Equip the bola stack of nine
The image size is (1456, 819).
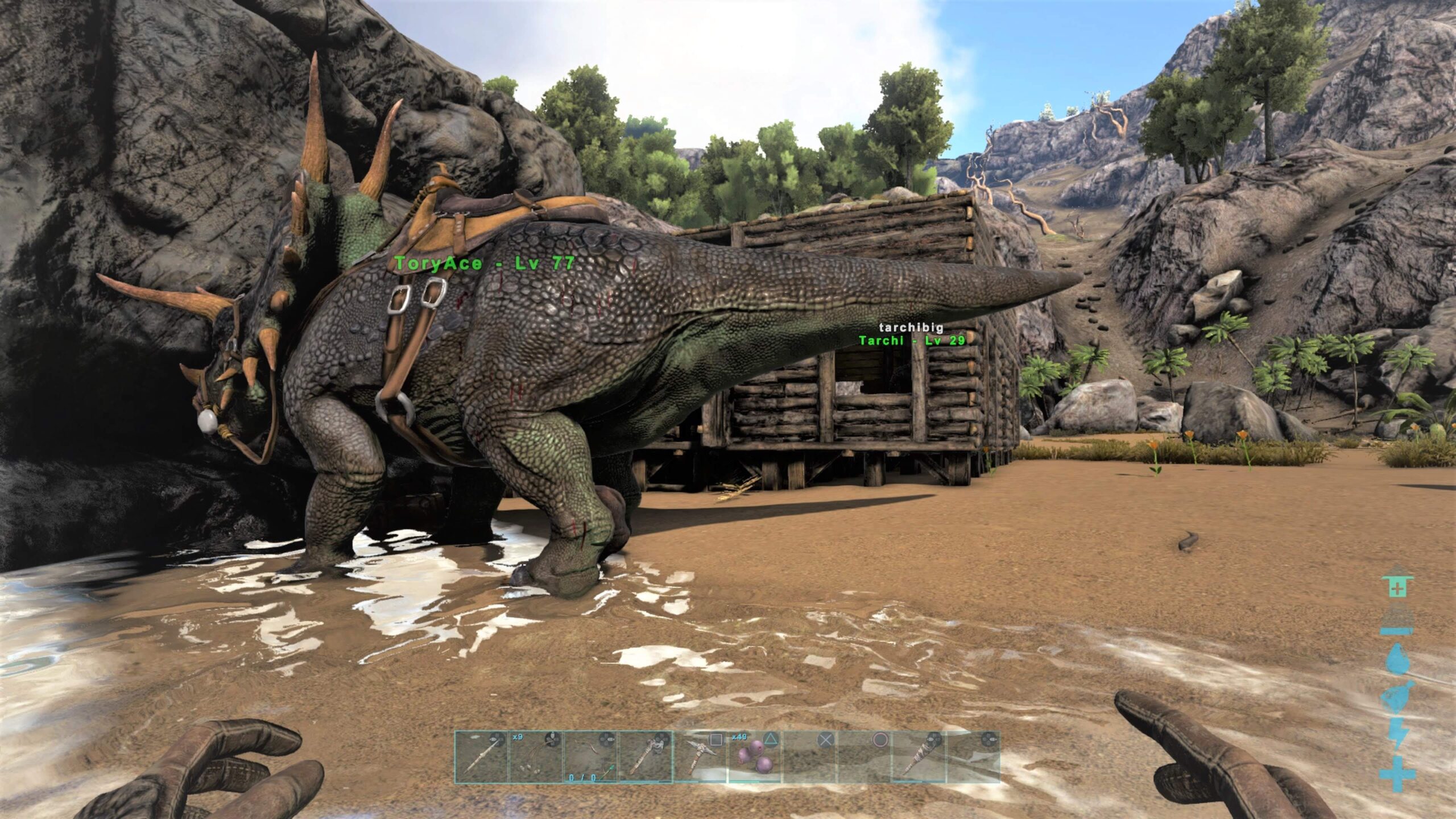536,758
